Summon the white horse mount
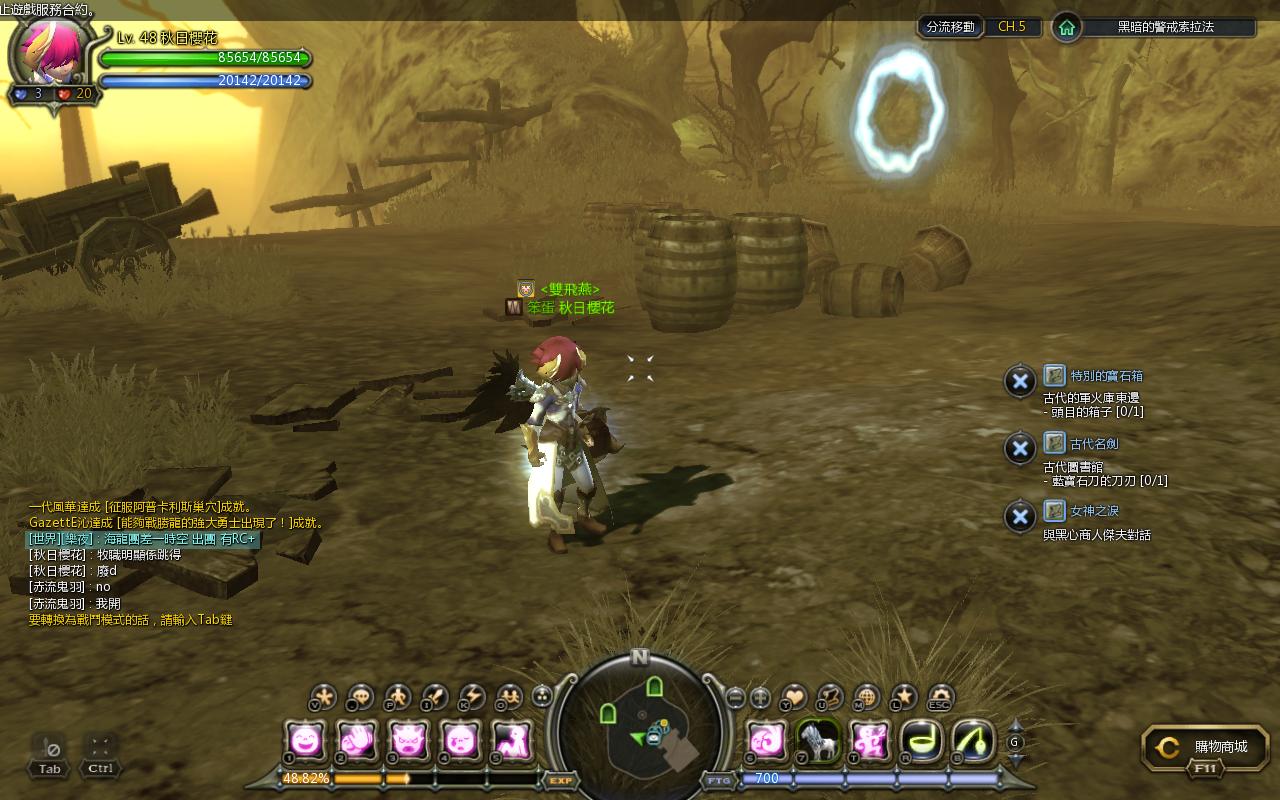This screenshot has height=800, width=1280. tap(817, 741)
